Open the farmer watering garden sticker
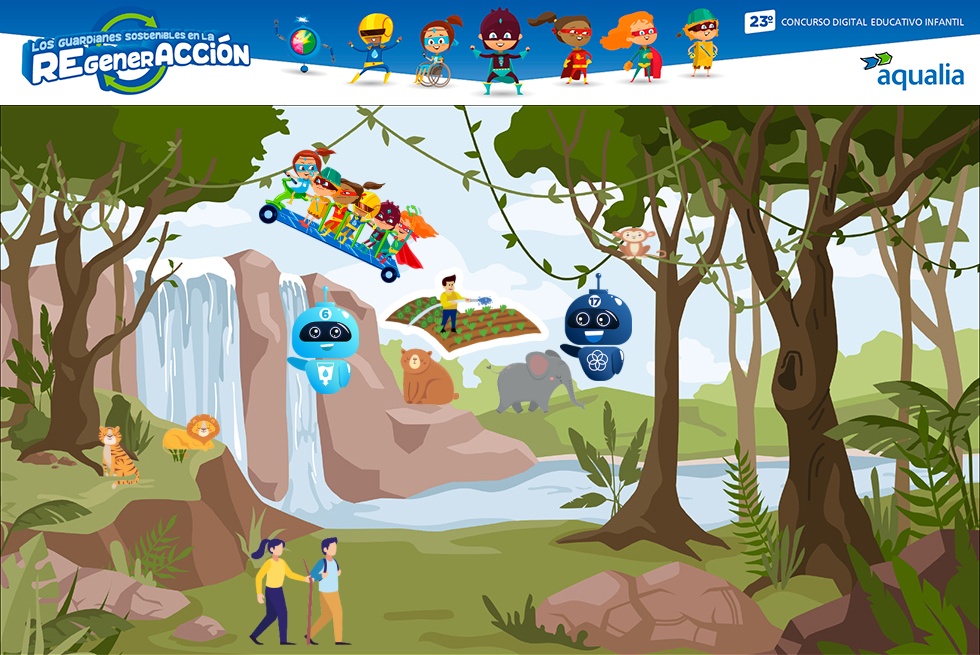Screen dimensions: 980x655 click(463, 317)
